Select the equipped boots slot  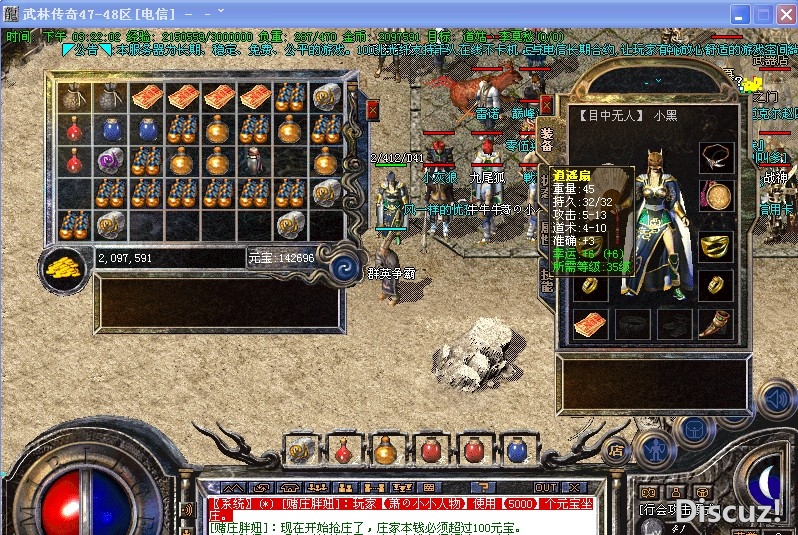point(716,325)
